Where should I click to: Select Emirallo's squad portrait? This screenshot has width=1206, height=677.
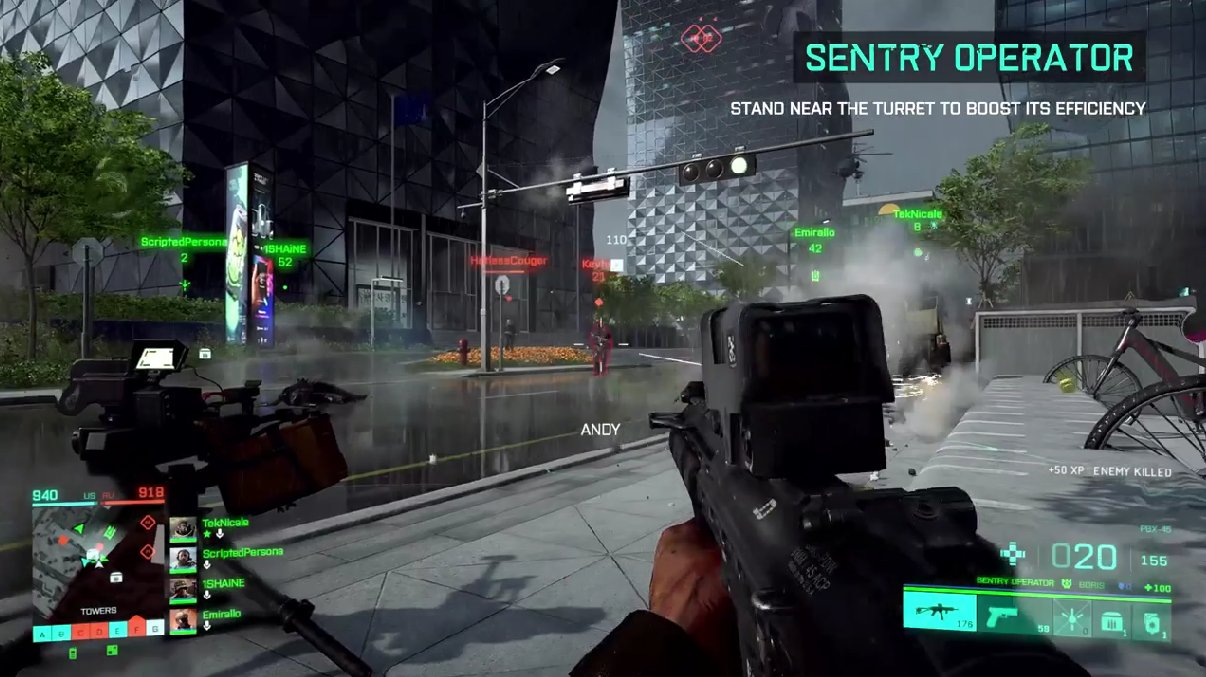point(183,621)
